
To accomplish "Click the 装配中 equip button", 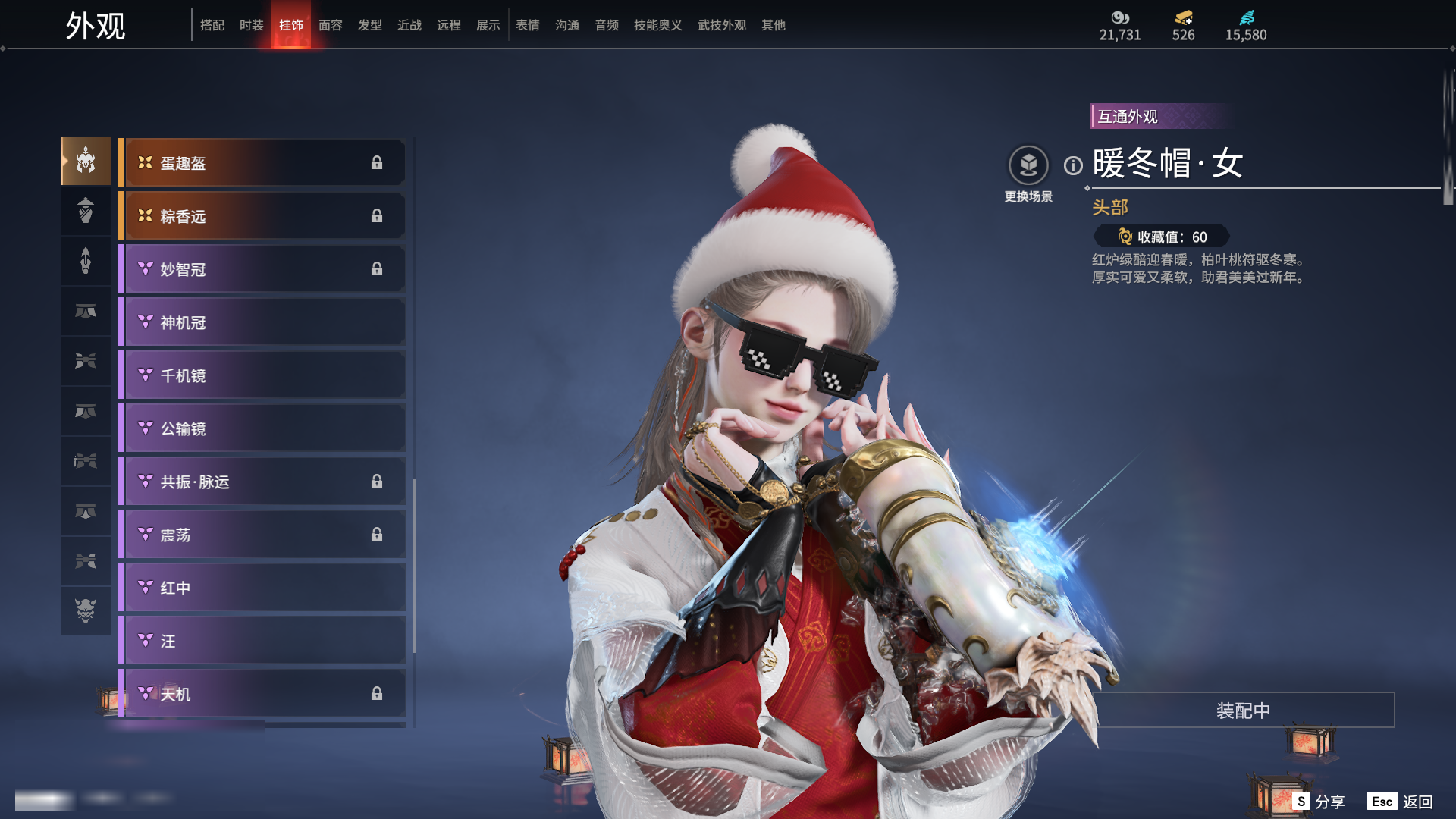I will point(1243,711).
